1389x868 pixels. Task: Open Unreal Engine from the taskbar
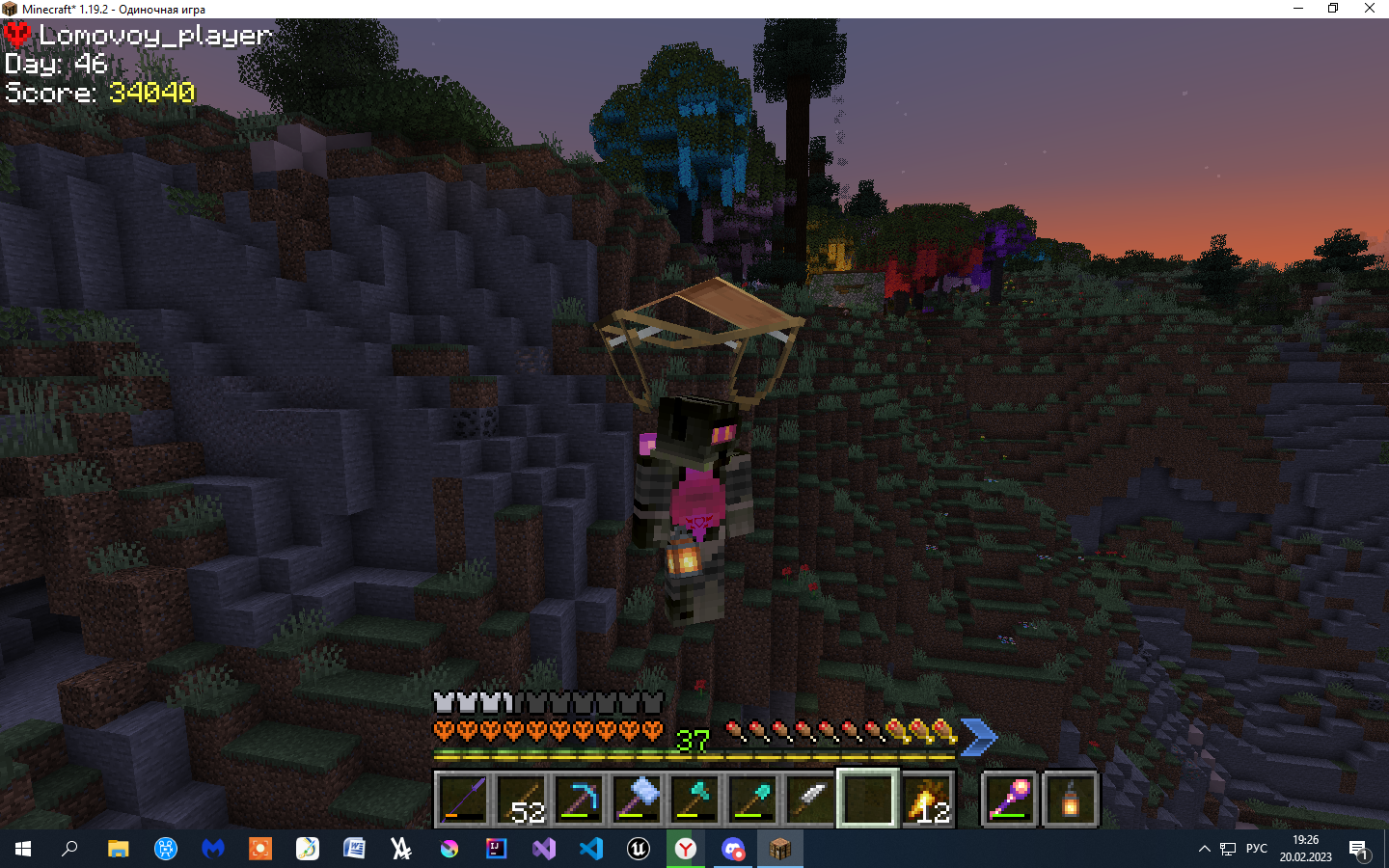[638, 849]
